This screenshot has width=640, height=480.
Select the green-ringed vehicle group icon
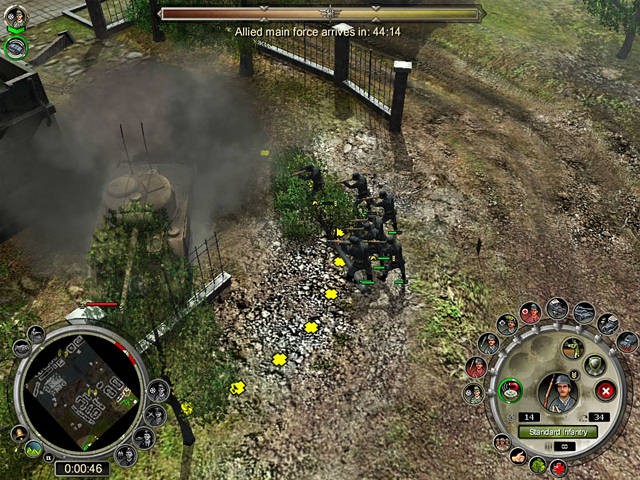15,46
